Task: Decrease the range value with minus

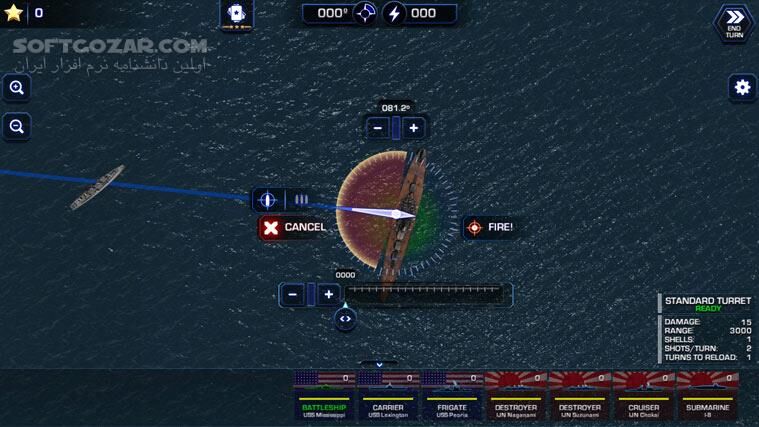Action: pos(292,294)
